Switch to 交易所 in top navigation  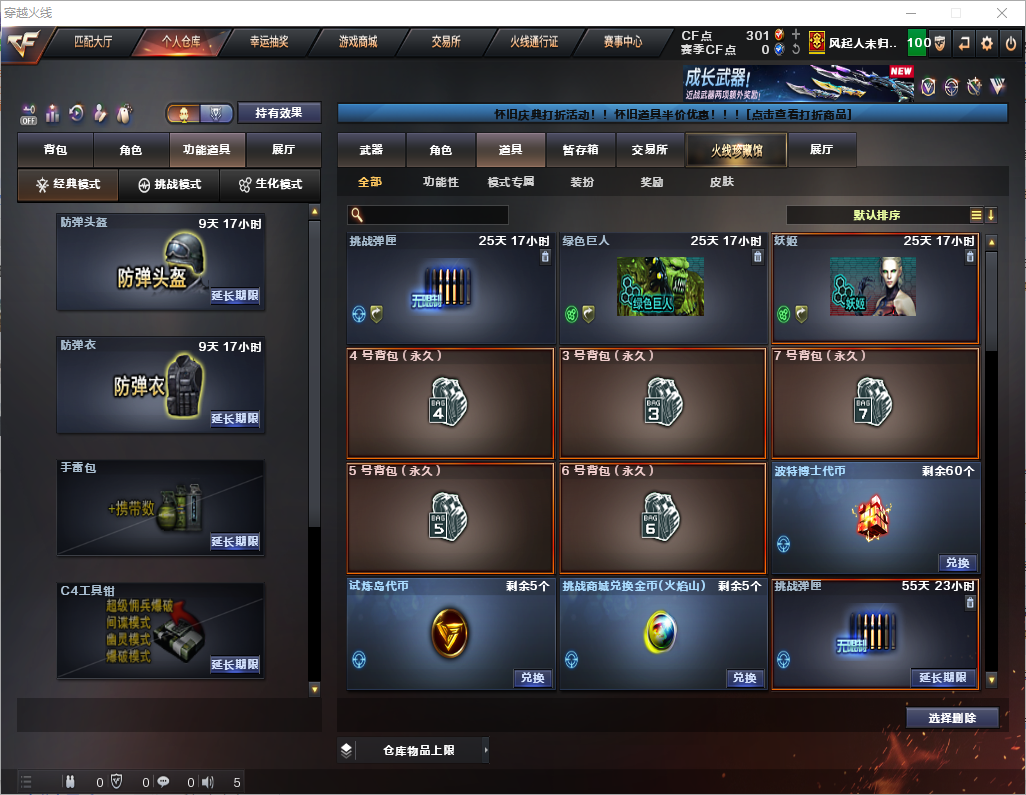(446, 43)
